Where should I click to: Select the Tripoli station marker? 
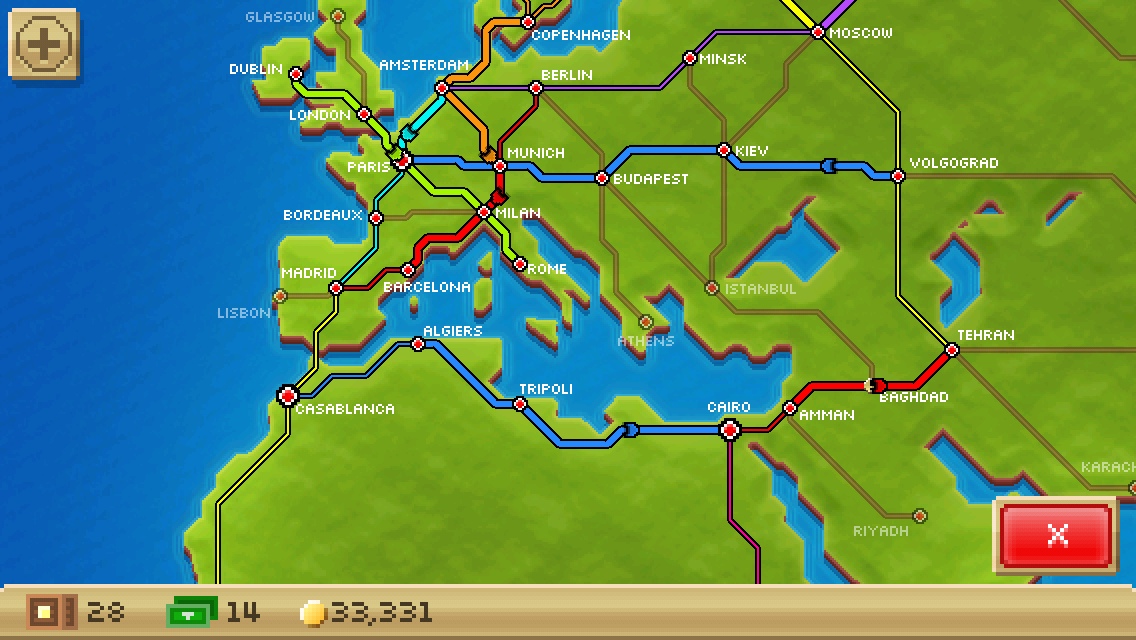(519, 404)
